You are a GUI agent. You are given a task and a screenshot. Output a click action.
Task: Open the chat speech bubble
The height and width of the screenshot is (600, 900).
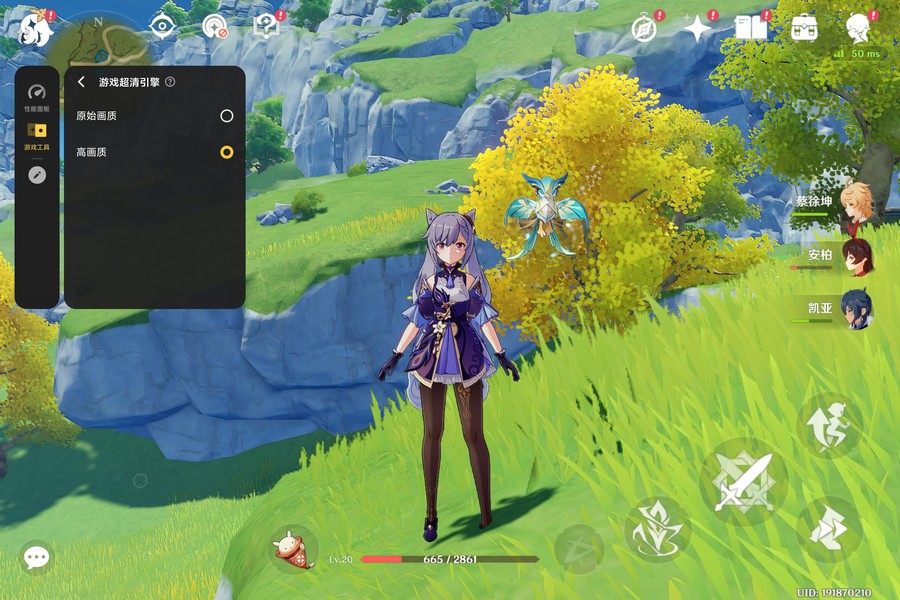click(37, 557)
